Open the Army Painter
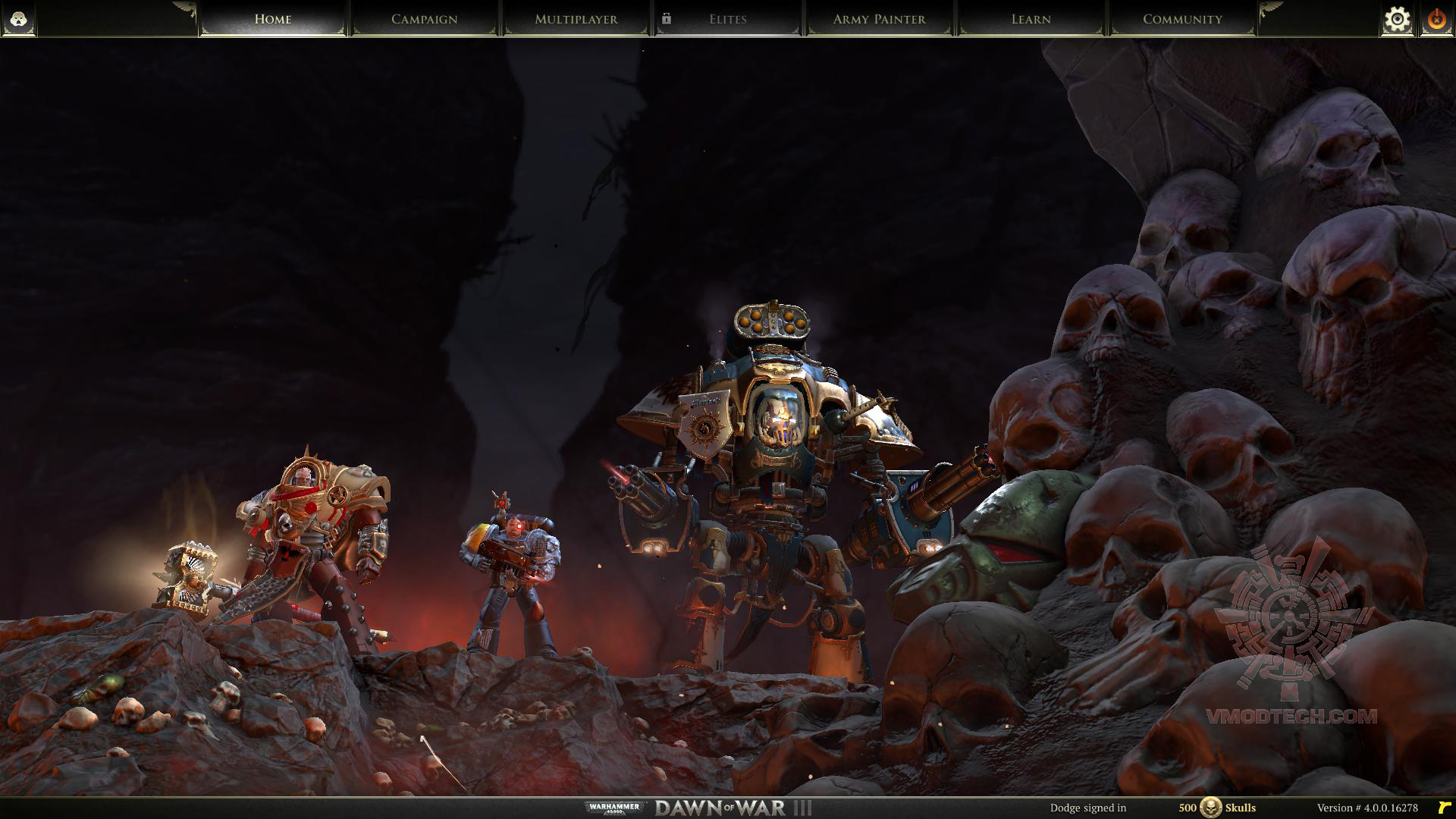1456x819 pixels. (879, 19)
